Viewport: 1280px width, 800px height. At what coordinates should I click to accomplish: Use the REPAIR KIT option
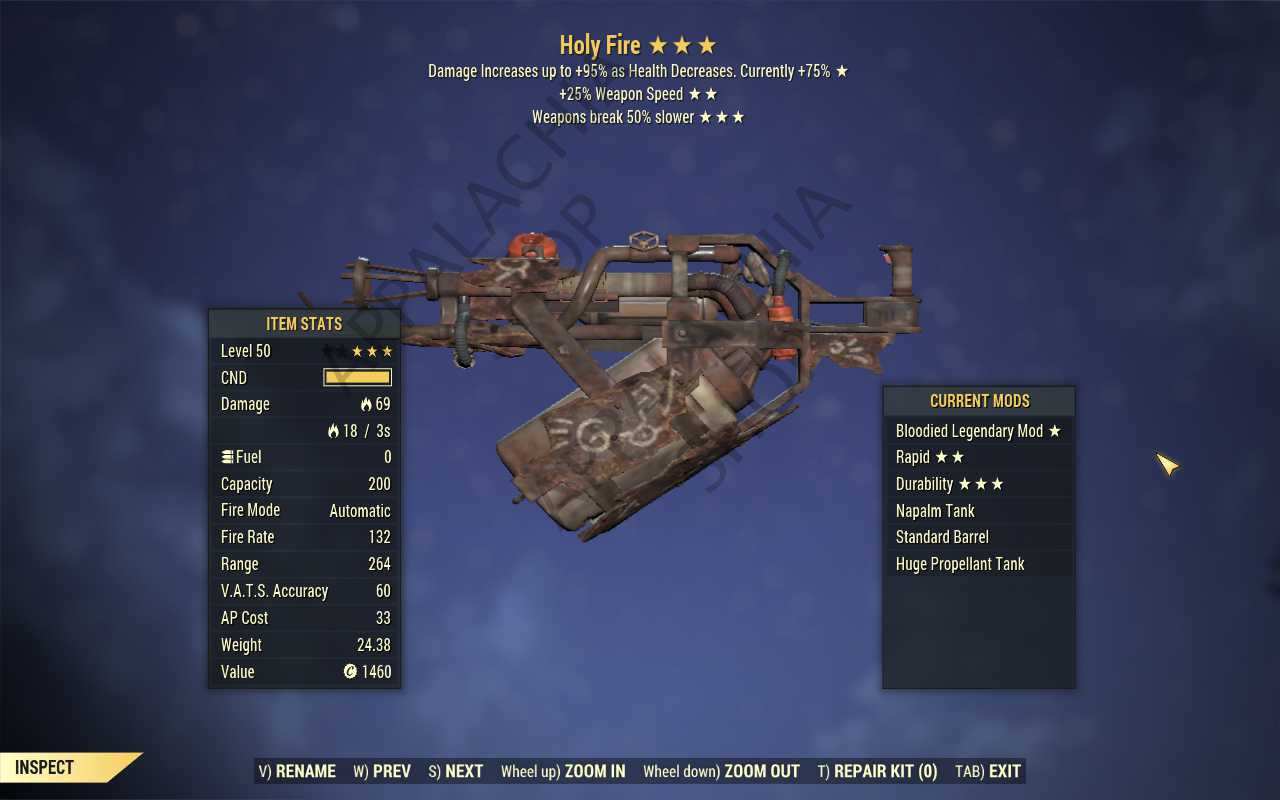coord(877,771)
